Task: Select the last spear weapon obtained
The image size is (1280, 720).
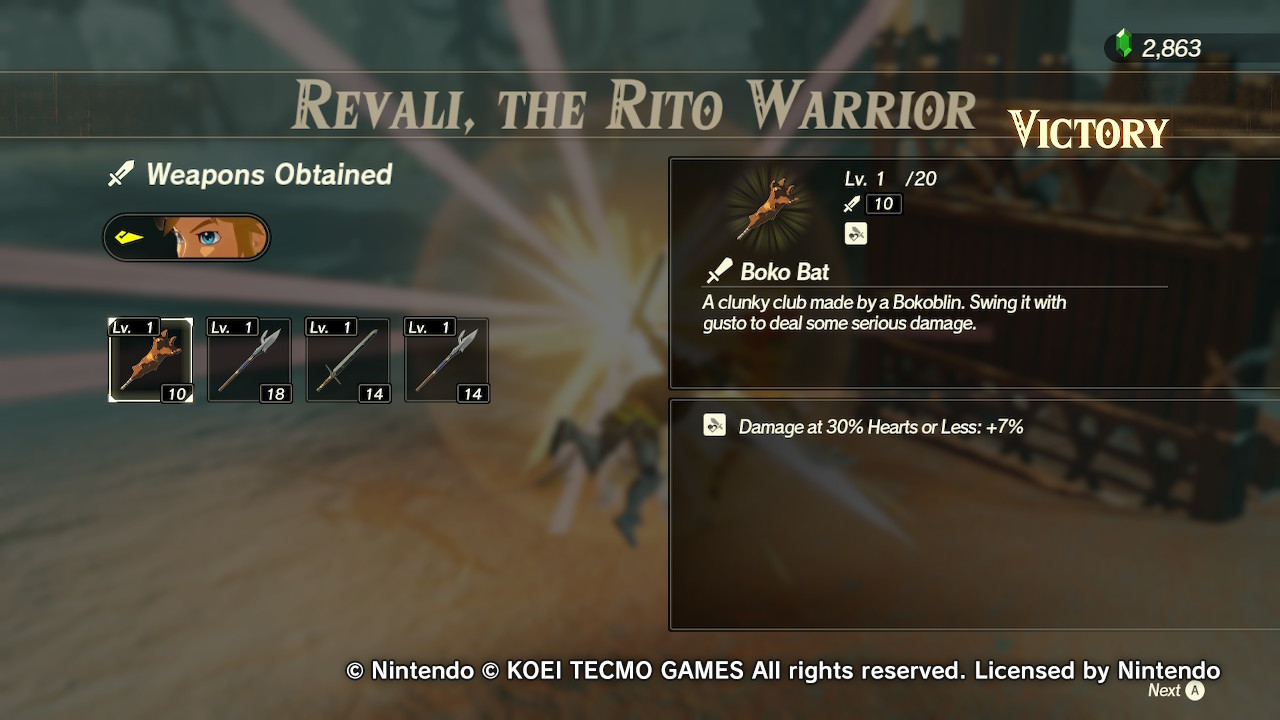Action: pos(445,360)
